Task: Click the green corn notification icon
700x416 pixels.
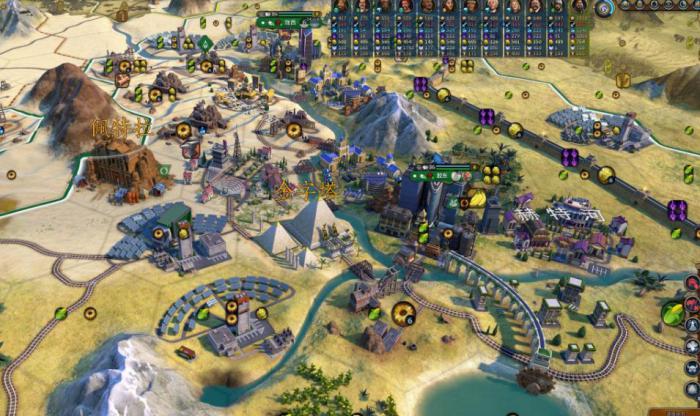Action: click(674, 314)
